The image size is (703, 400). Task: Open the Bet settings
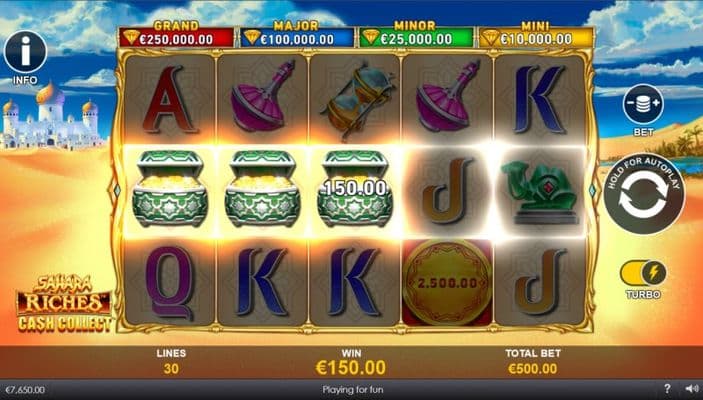(x=643, y=105)
